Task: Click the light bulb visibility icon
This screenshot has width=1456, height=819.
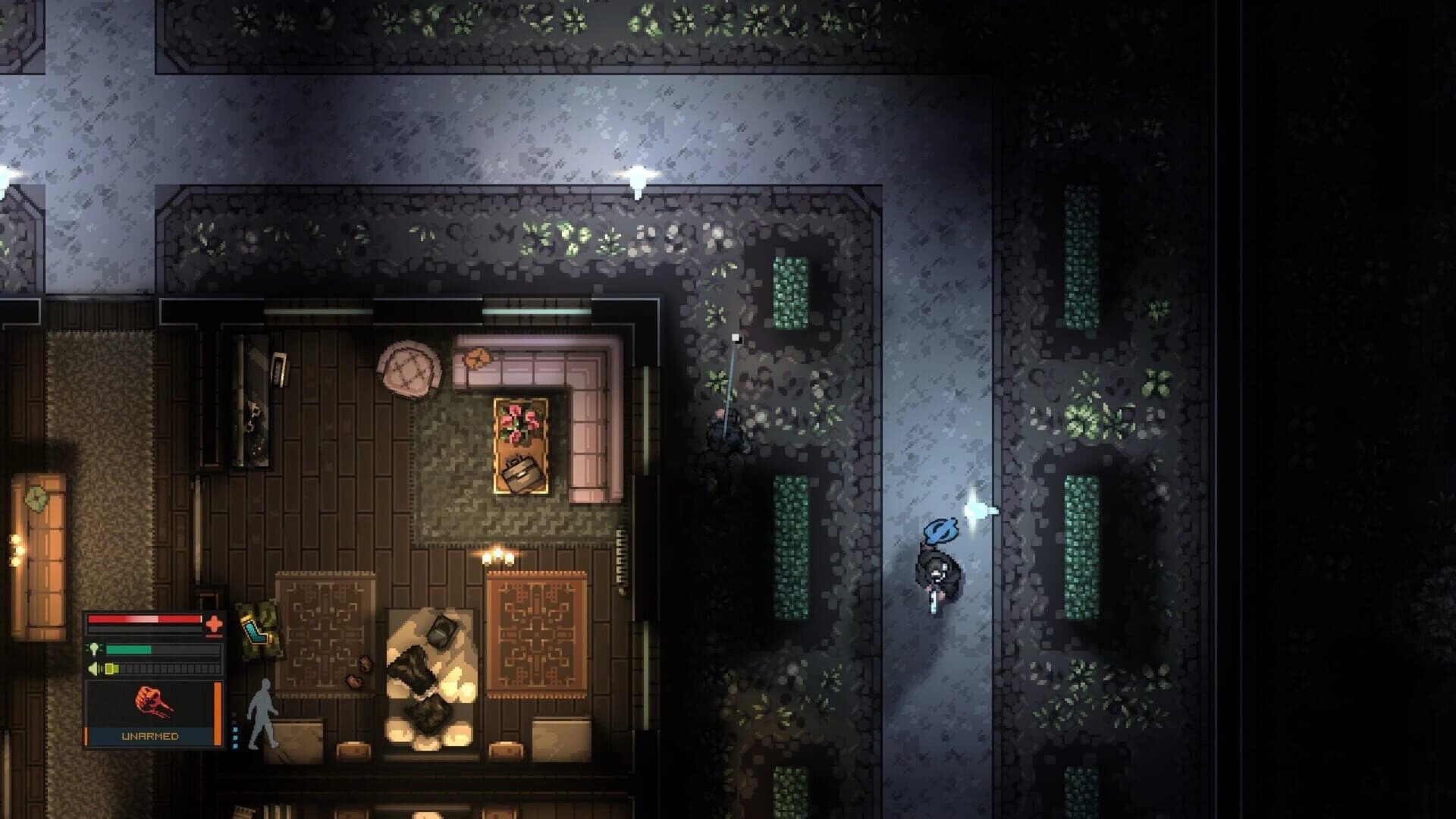Action: 94,648
